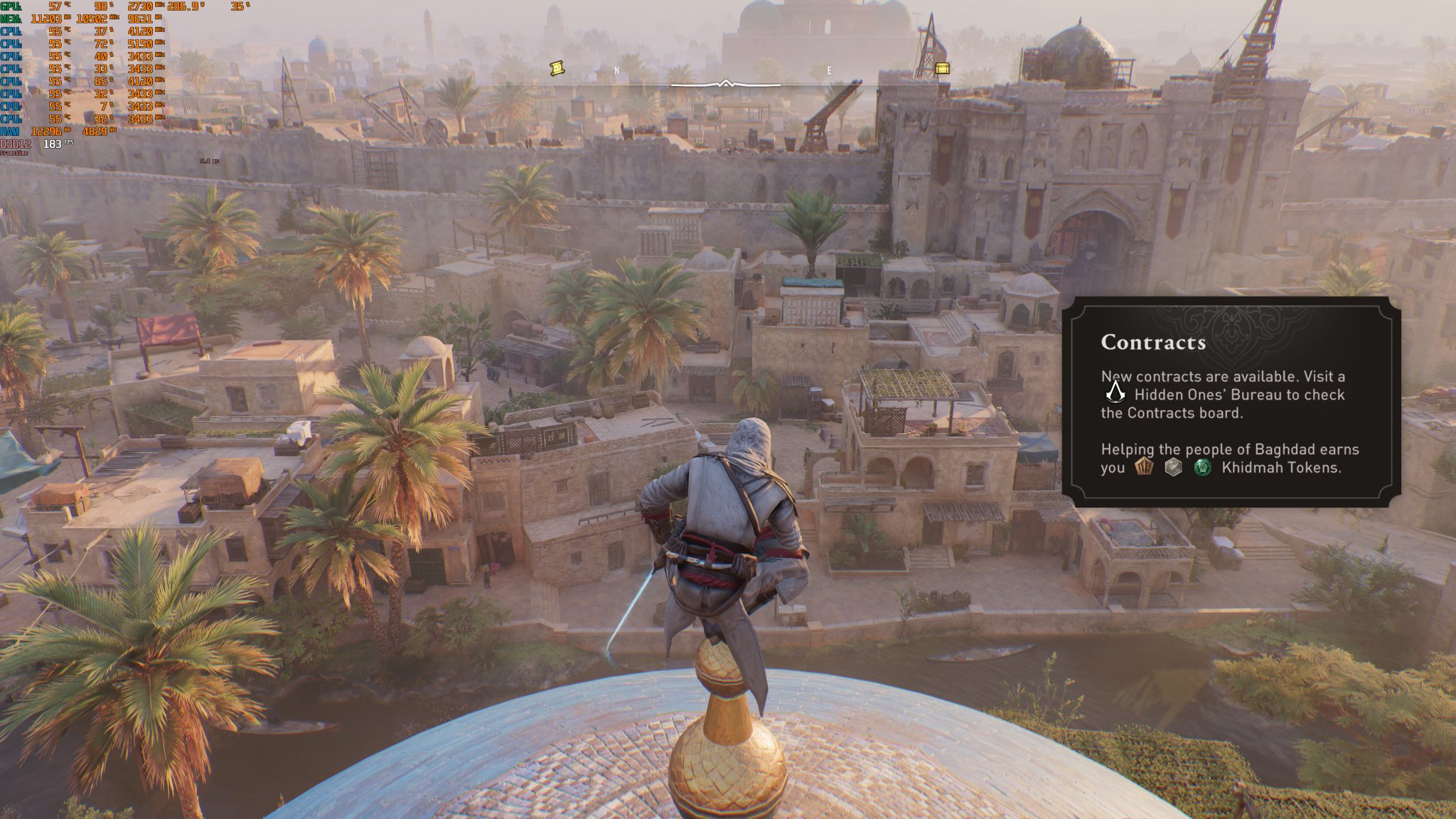Click the white notch on the compass bar

[x=727, y=82]
